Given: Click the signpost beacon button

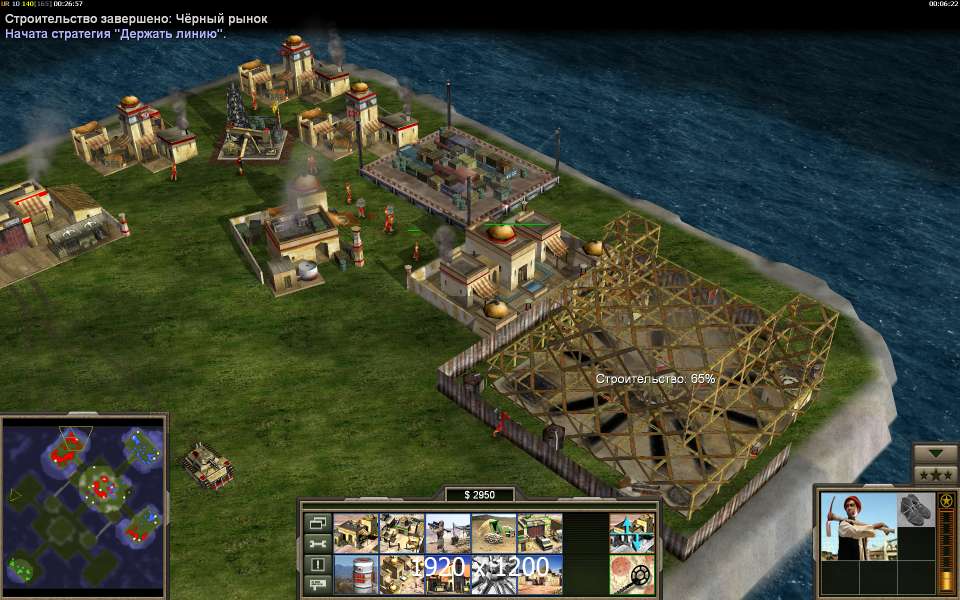Looking at the screenshot, I should [x=317, y=584].
